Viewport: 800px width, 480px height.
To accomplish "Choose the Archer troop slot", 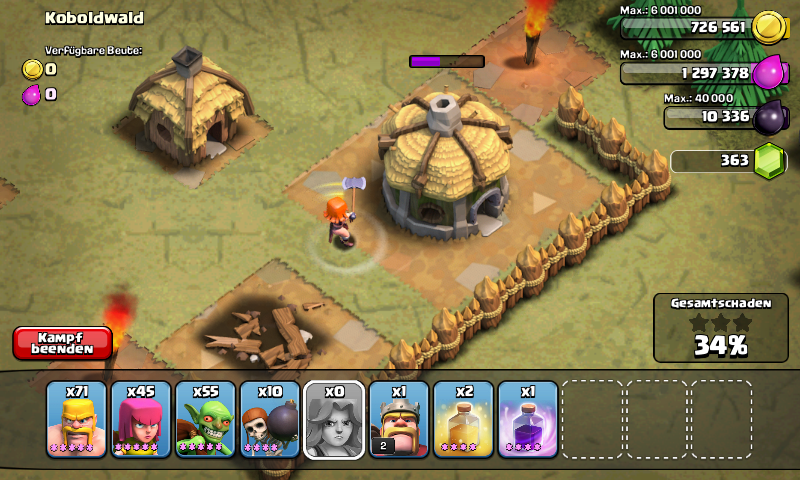I will pos(141,420).
